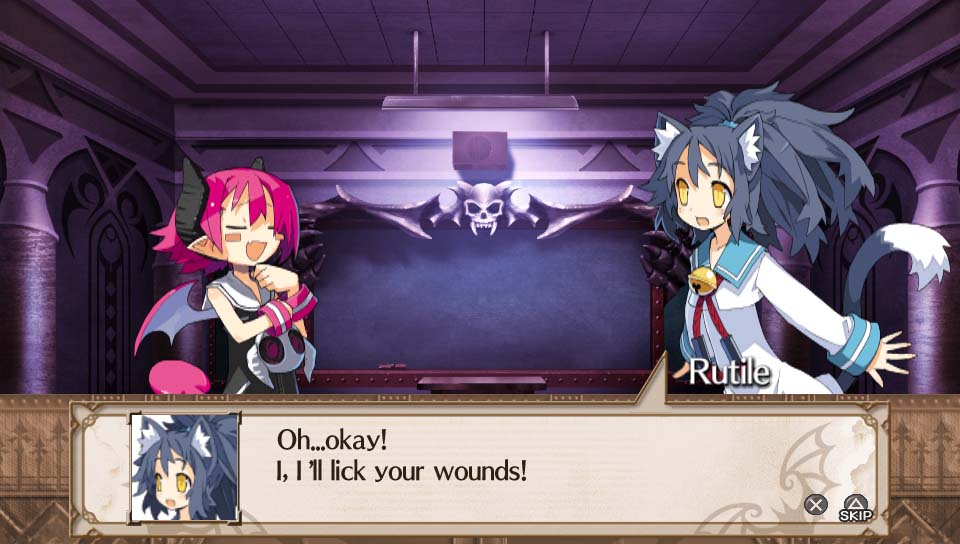Select Rutile's portrait in the dialogue box
This screenshot has width=960, height=544.
(185, 466)
